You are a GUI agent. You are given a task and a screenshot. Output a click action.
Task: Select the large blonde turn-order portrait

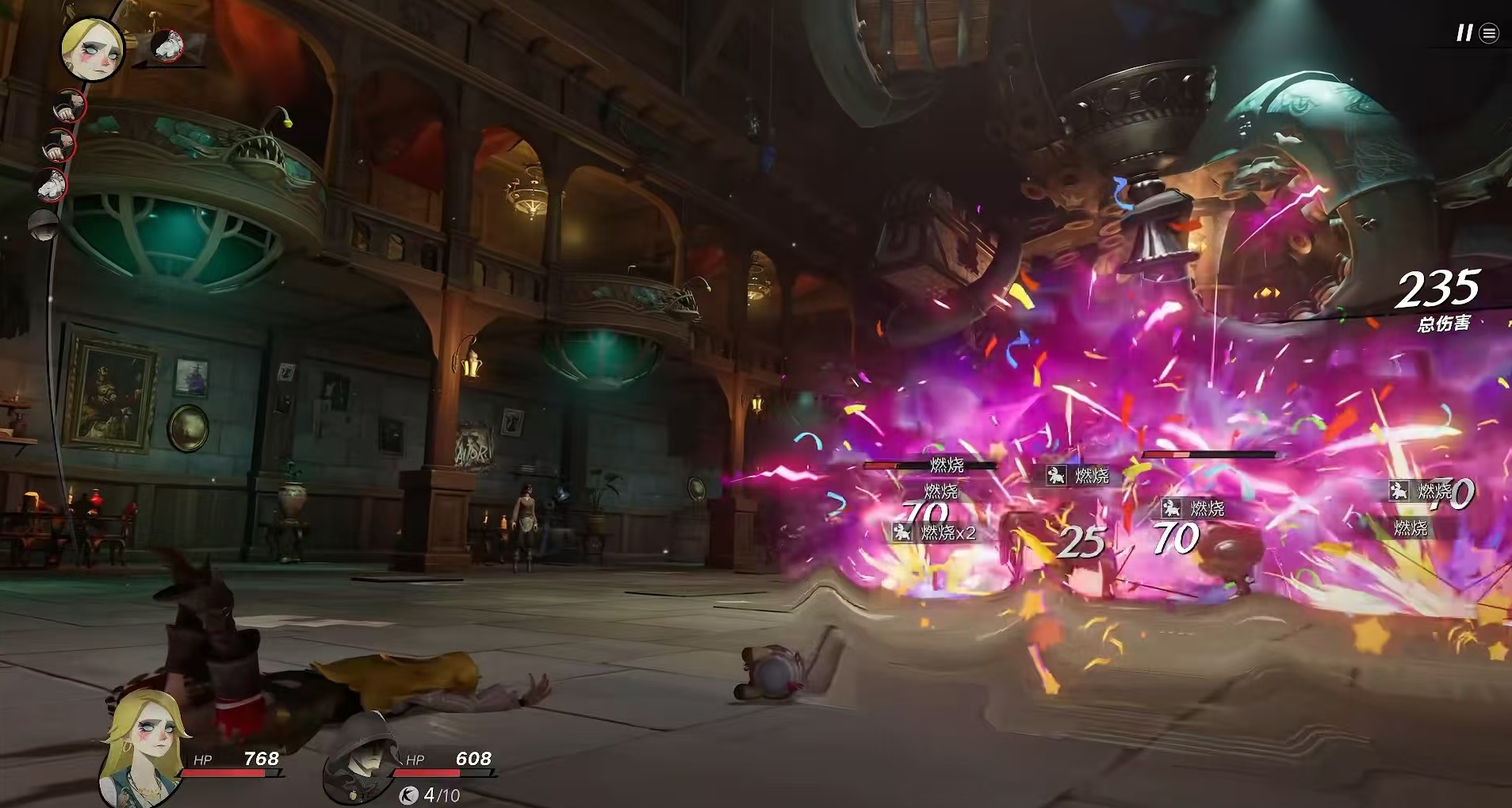tap(93, 48)
